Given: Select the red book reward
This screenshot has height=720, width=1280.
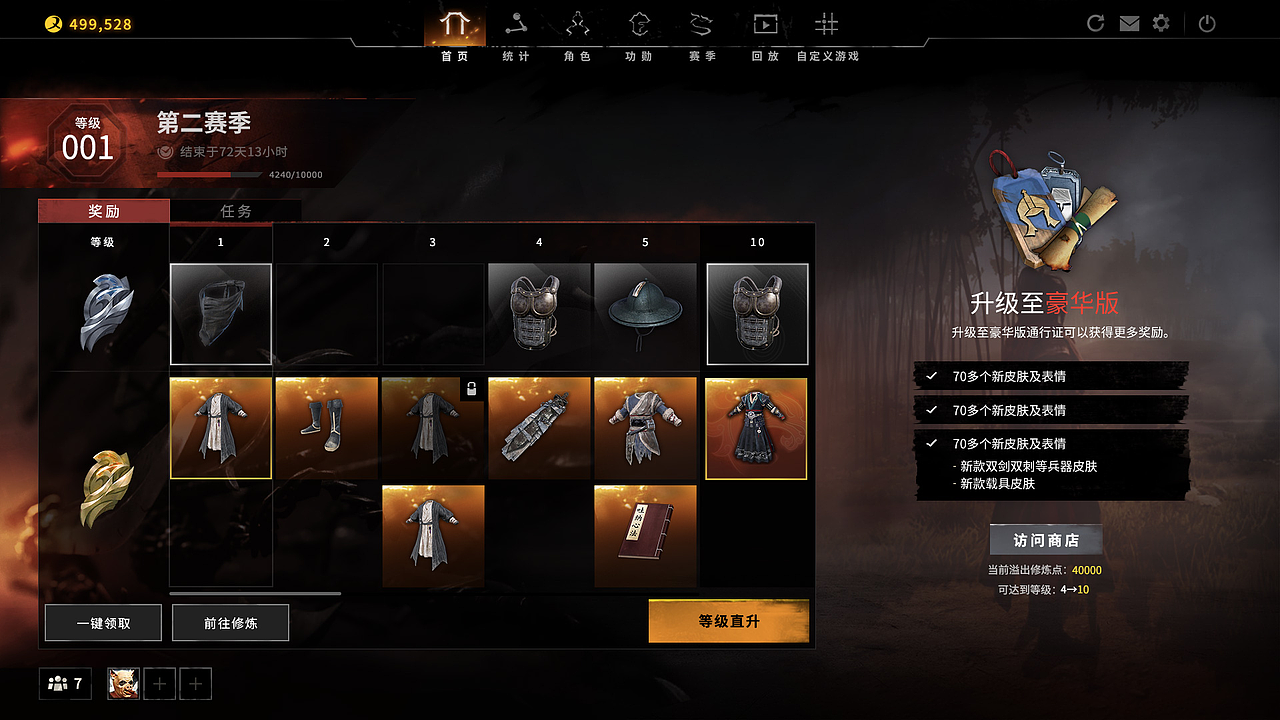Looking at the screenshot, I should point(645,536).
